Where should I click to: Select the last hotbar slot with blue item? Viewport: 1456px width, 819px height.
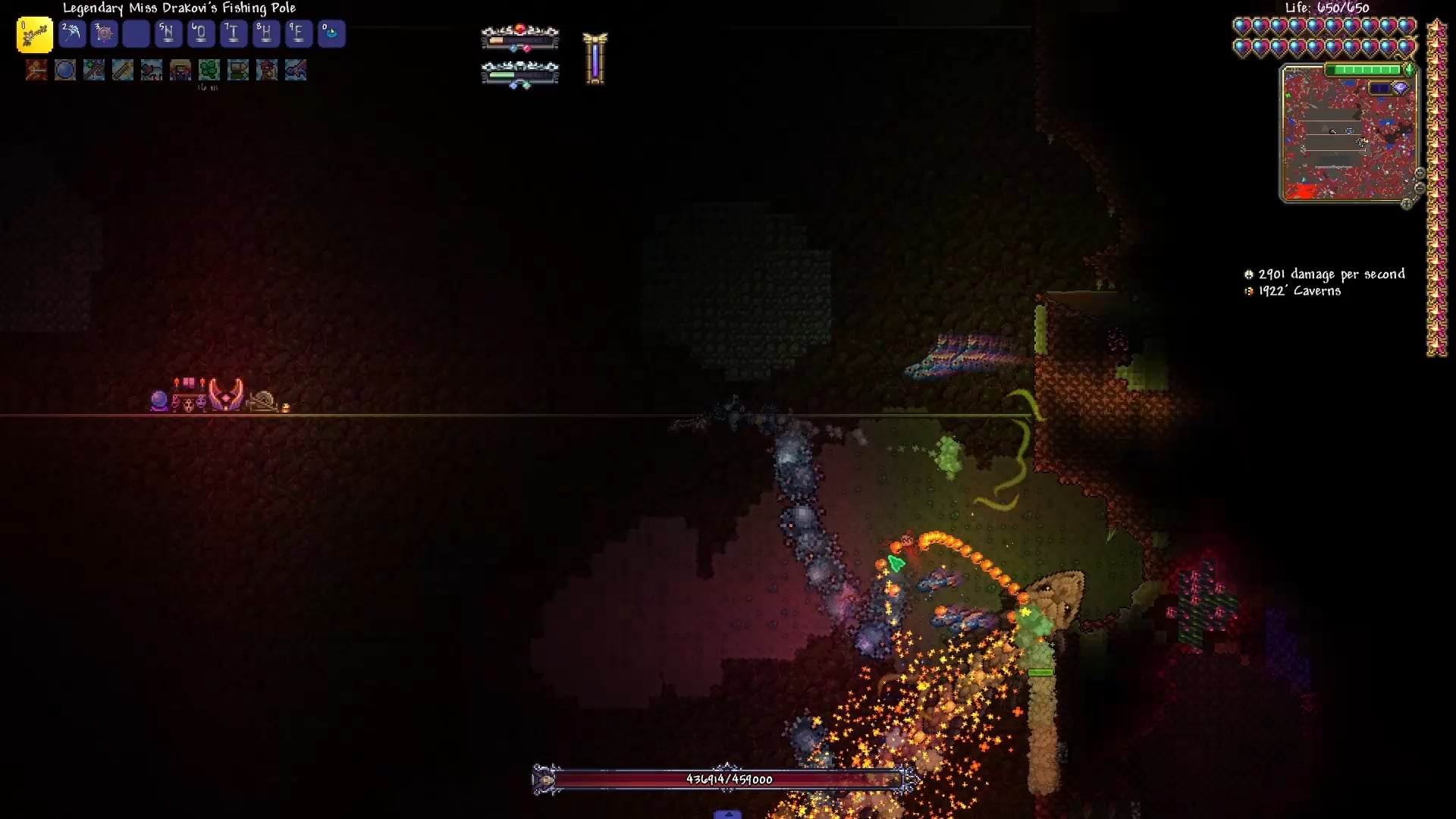[x=331, y=34]
